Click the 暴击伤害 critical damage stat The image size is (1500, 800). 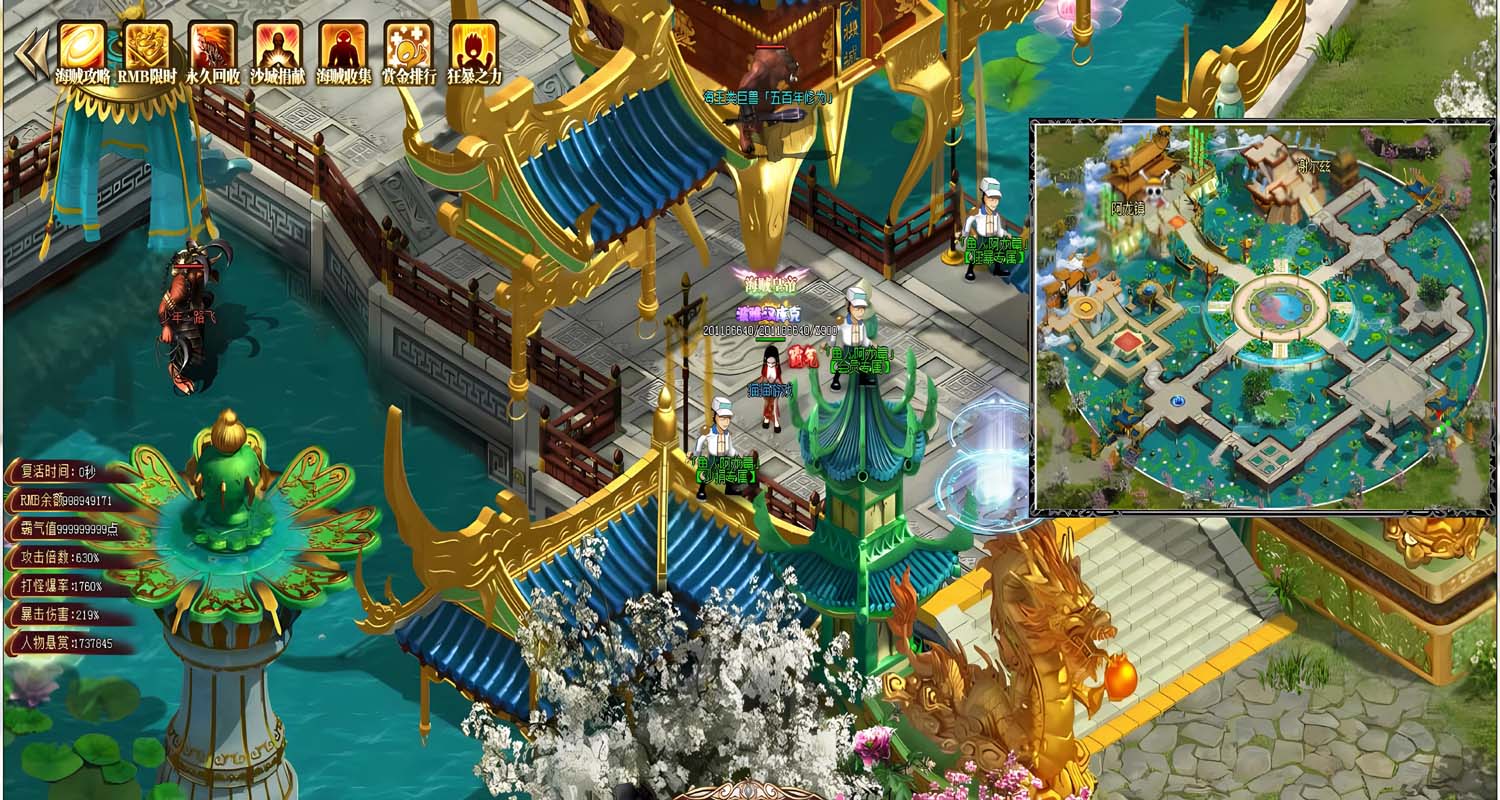tap(60, 614)
